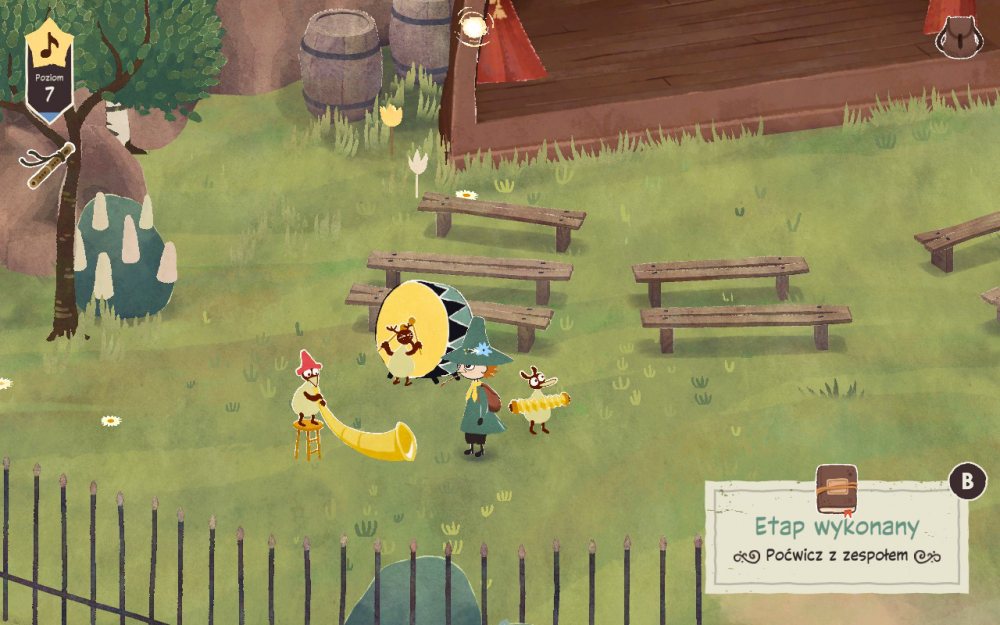Click the Poziom 7 level badge

coord(49,70)
